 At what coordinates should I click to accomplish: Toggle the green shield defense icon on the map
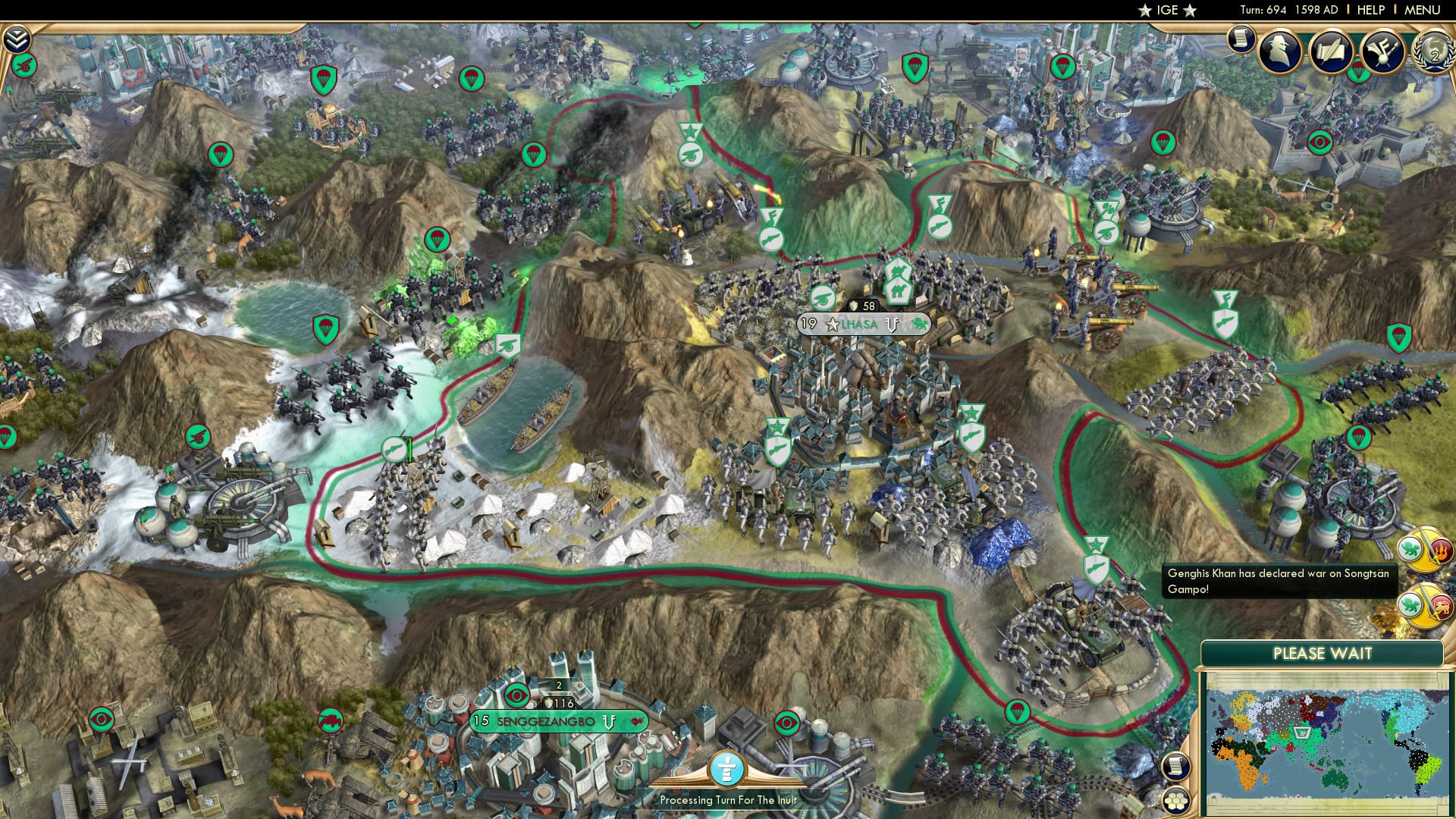324,328
